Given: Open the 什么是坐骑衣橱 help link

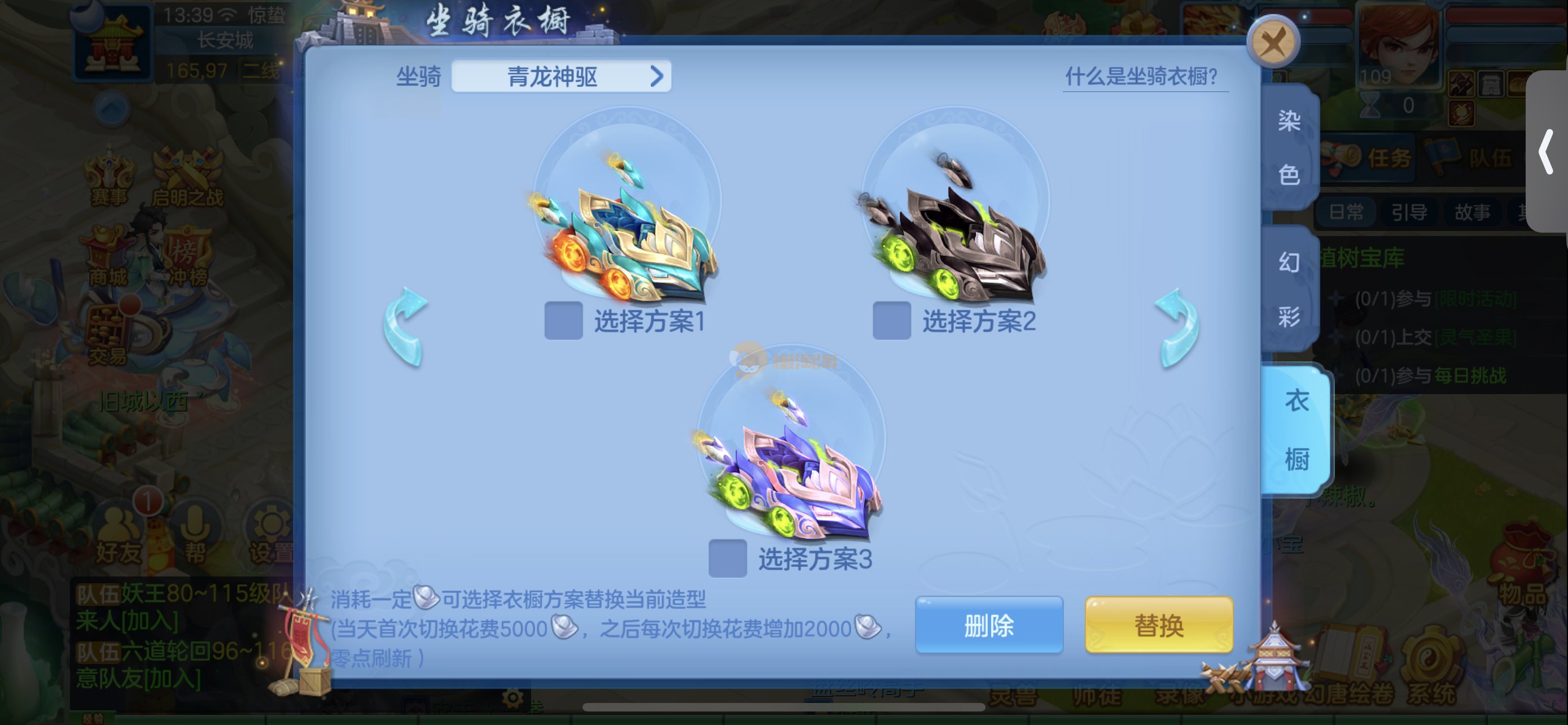Looking at the screenshot, I should pyautogui.click(x=1141, y=77).
